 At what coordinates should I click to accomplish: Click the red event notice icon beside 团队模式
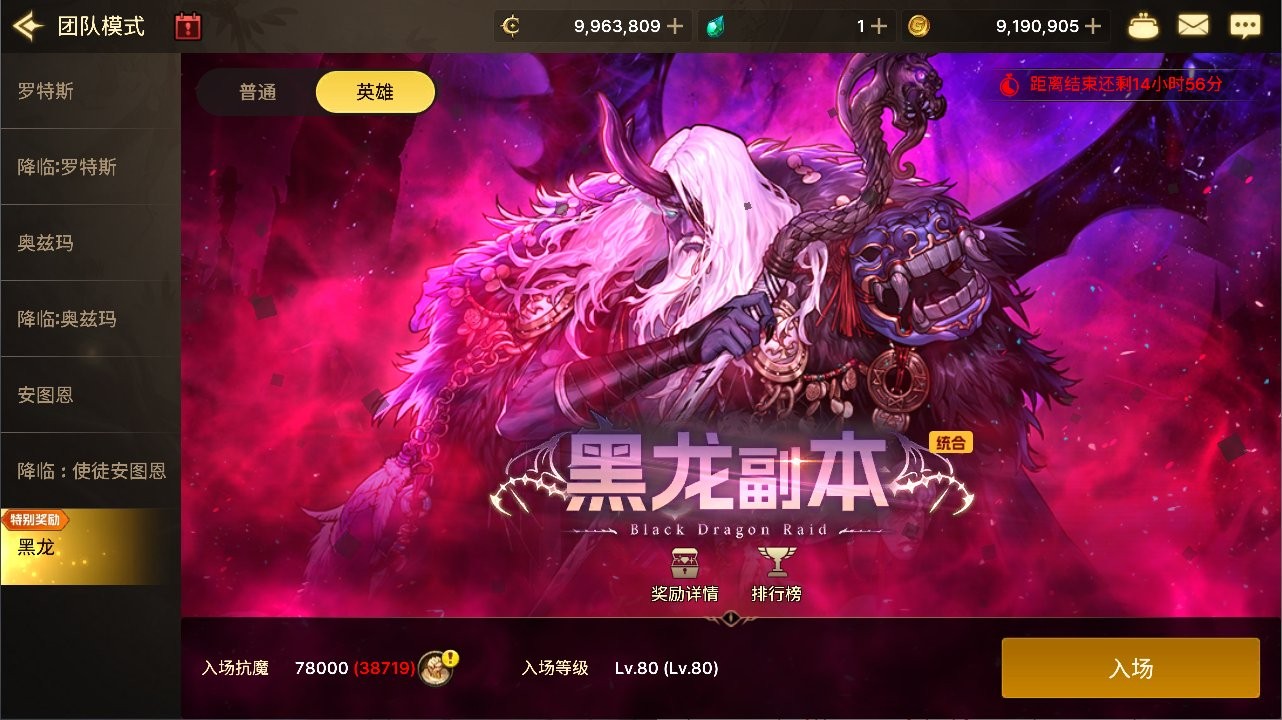[186, 25]
